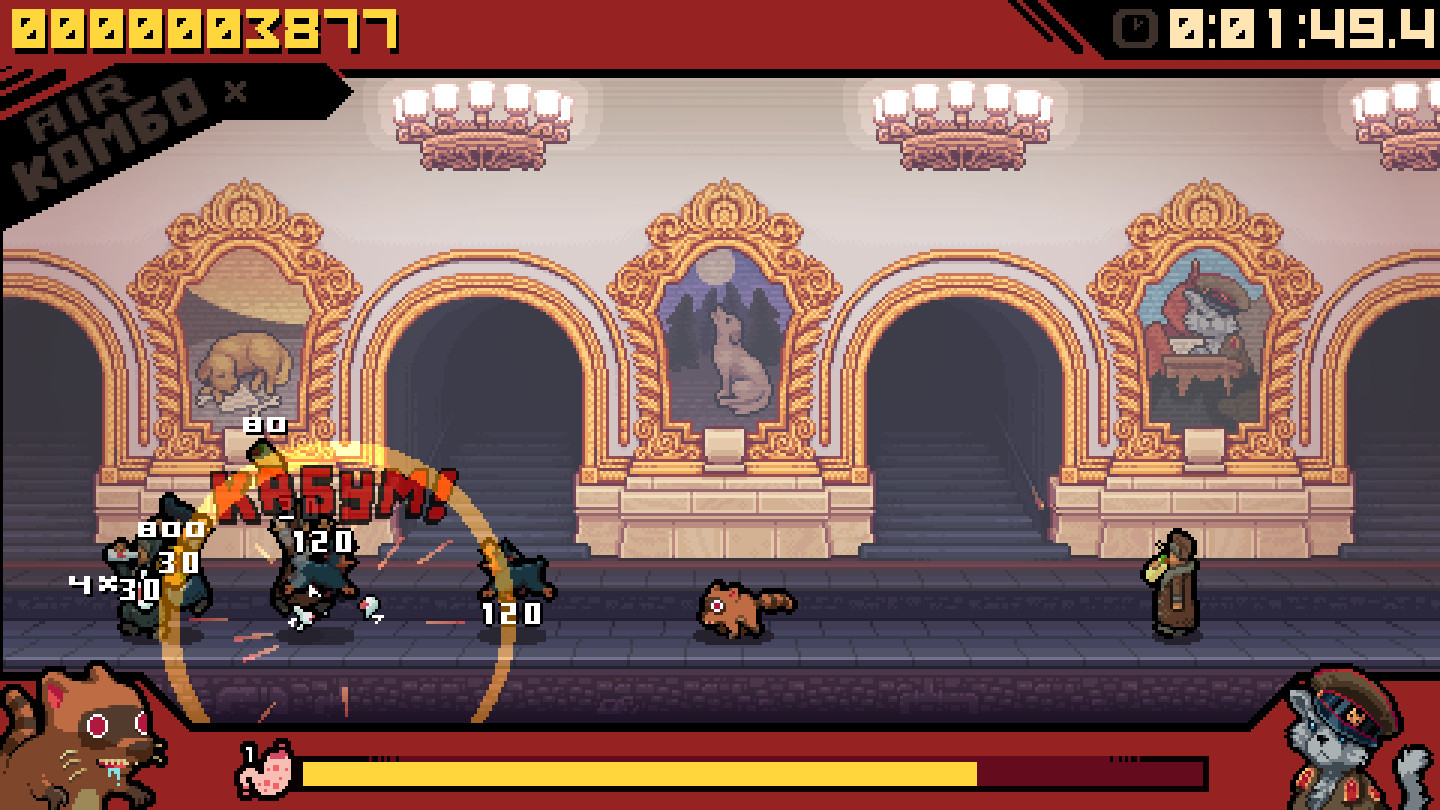Click the AIR KOMBO multiplier badge
Image resolution: width=1440 pixels, height=810 pixels.
coord(120,110)
